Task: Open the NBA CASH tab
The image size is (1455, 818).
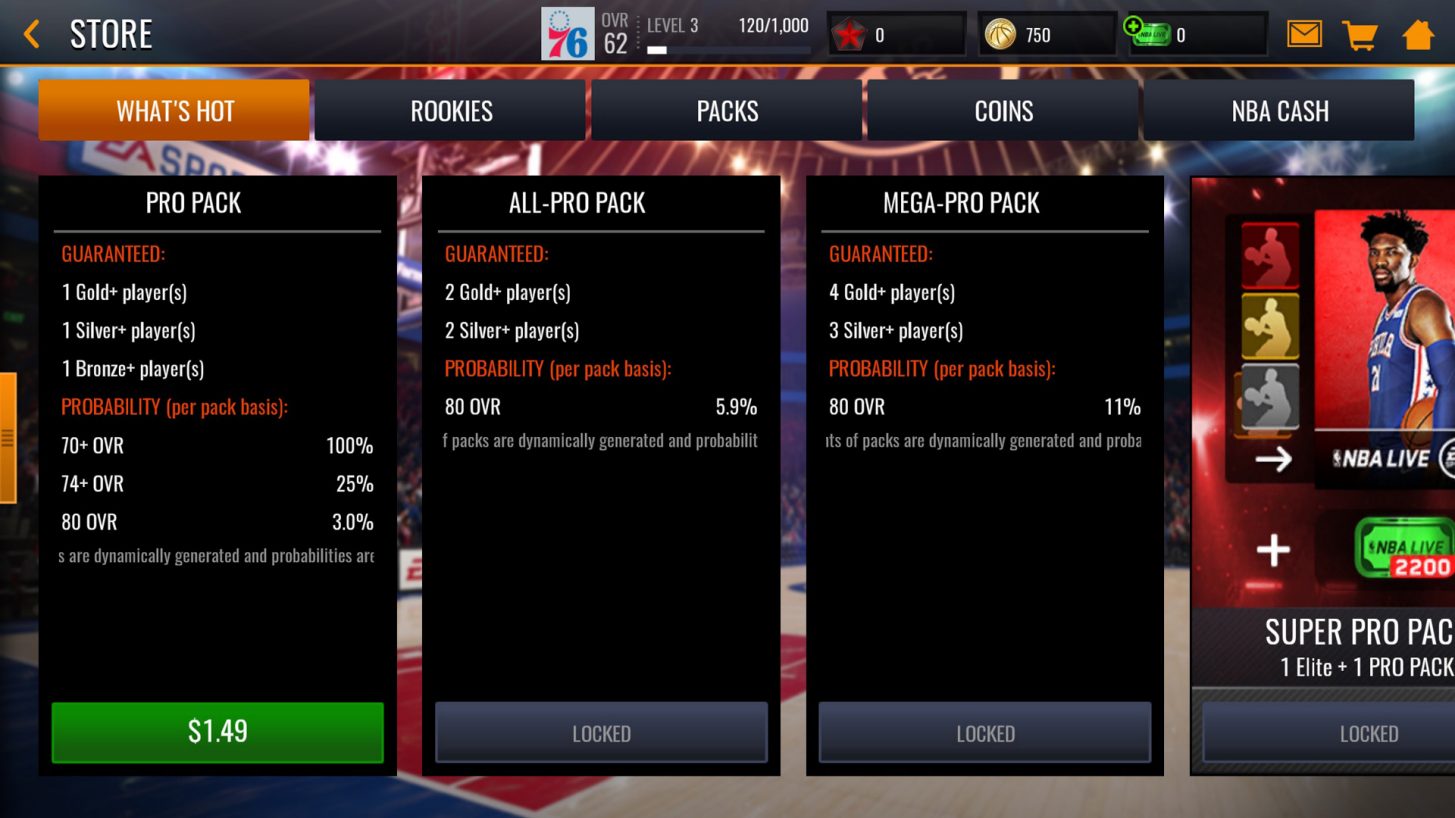Action: (x=1278, y=110)
